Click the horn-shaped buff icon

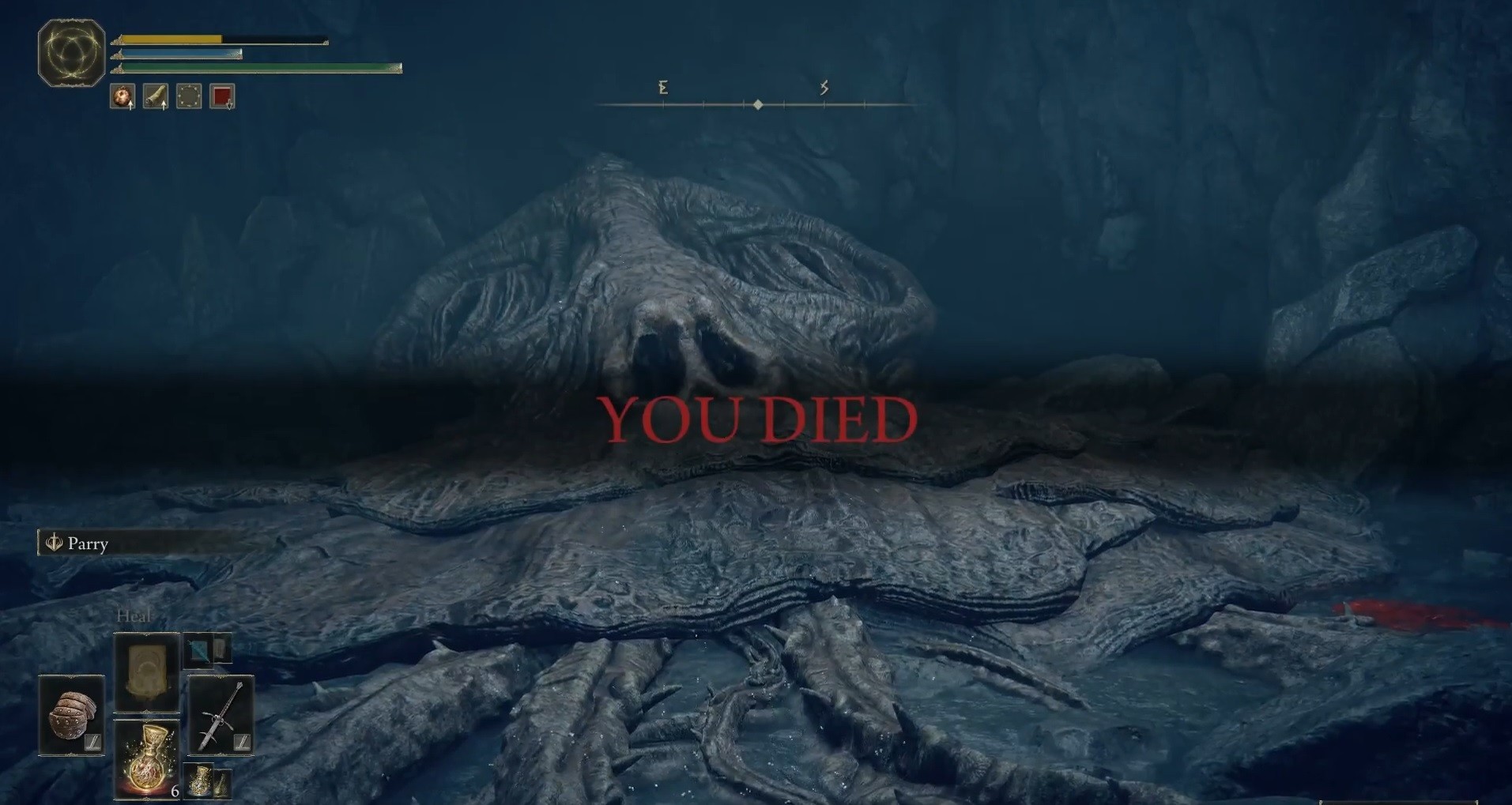(155, 95)
